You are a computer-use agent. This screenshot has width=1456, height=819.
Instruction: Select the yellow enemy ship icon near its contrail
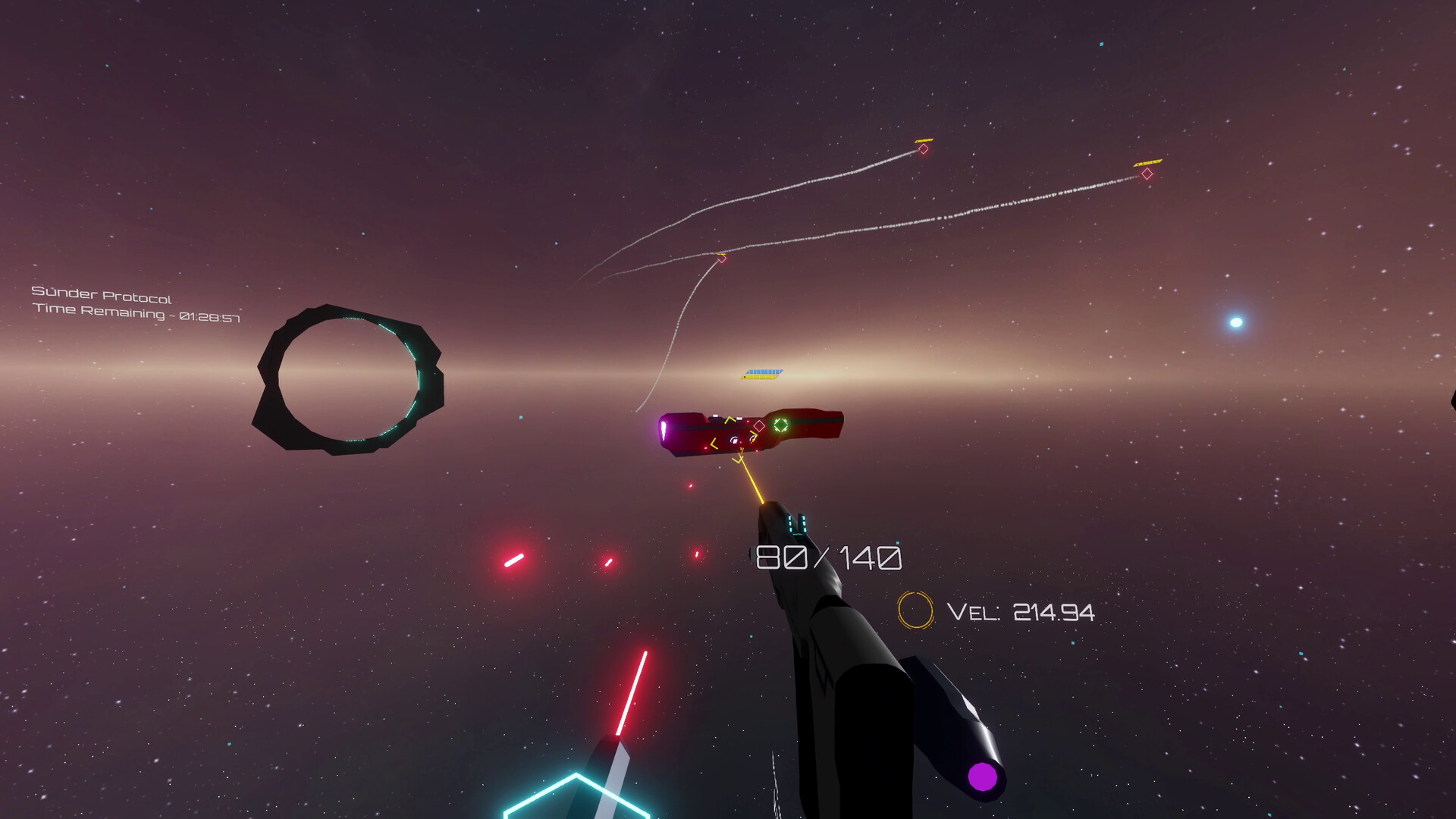(x=924, y=140)
